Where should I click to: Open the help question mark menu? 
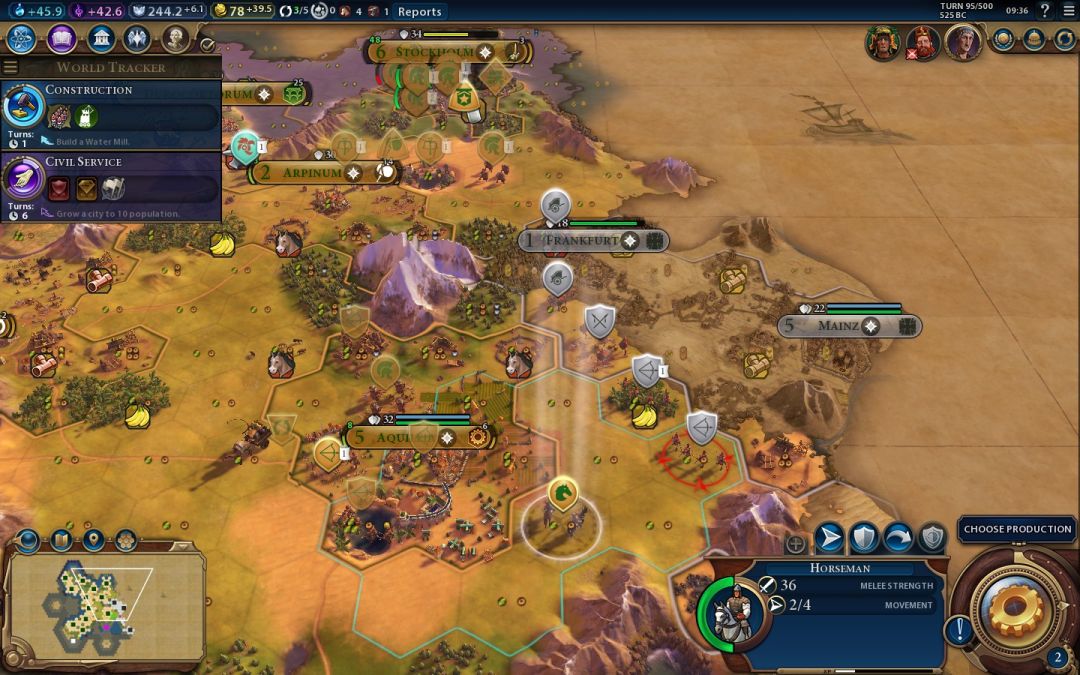coord(1045,11)
